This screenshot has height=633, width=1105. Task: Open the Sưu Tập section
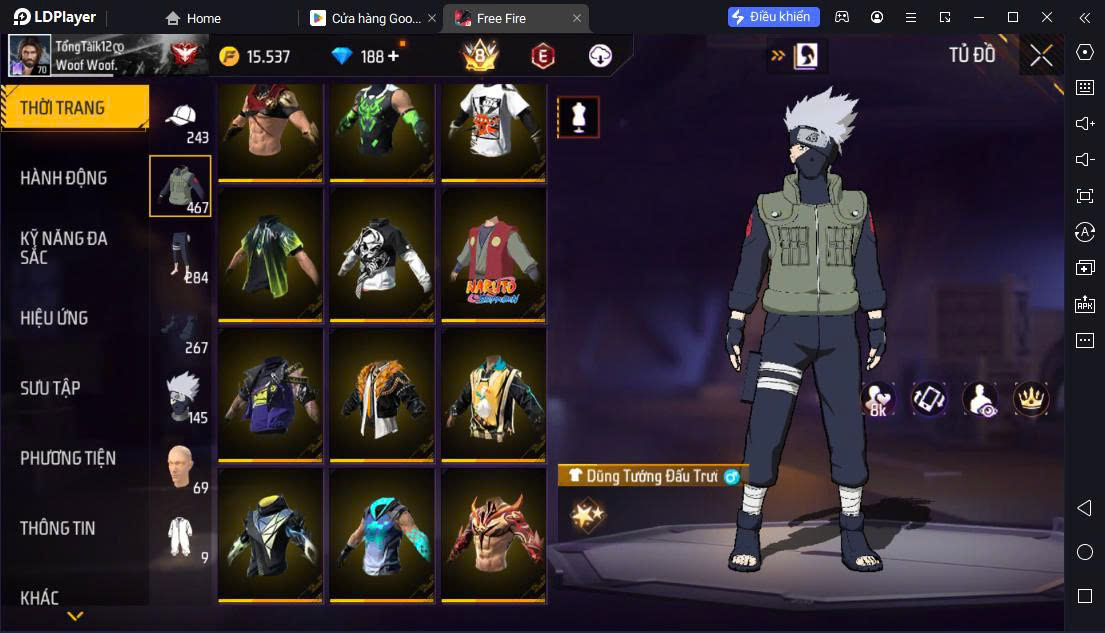(x=50, y=388)
